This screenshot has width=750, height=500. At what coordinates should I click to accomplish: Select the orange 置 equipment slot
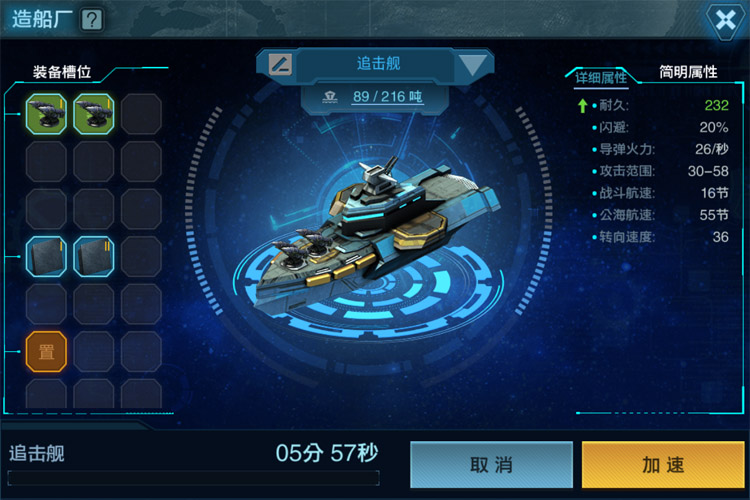(46, 351)
